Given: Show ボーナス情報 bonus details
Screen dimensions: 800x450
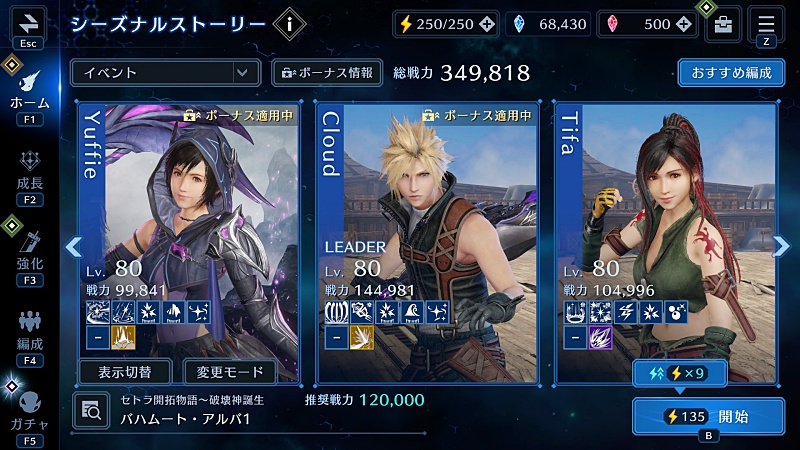Looking at the screenshot, I should point(327,72).
